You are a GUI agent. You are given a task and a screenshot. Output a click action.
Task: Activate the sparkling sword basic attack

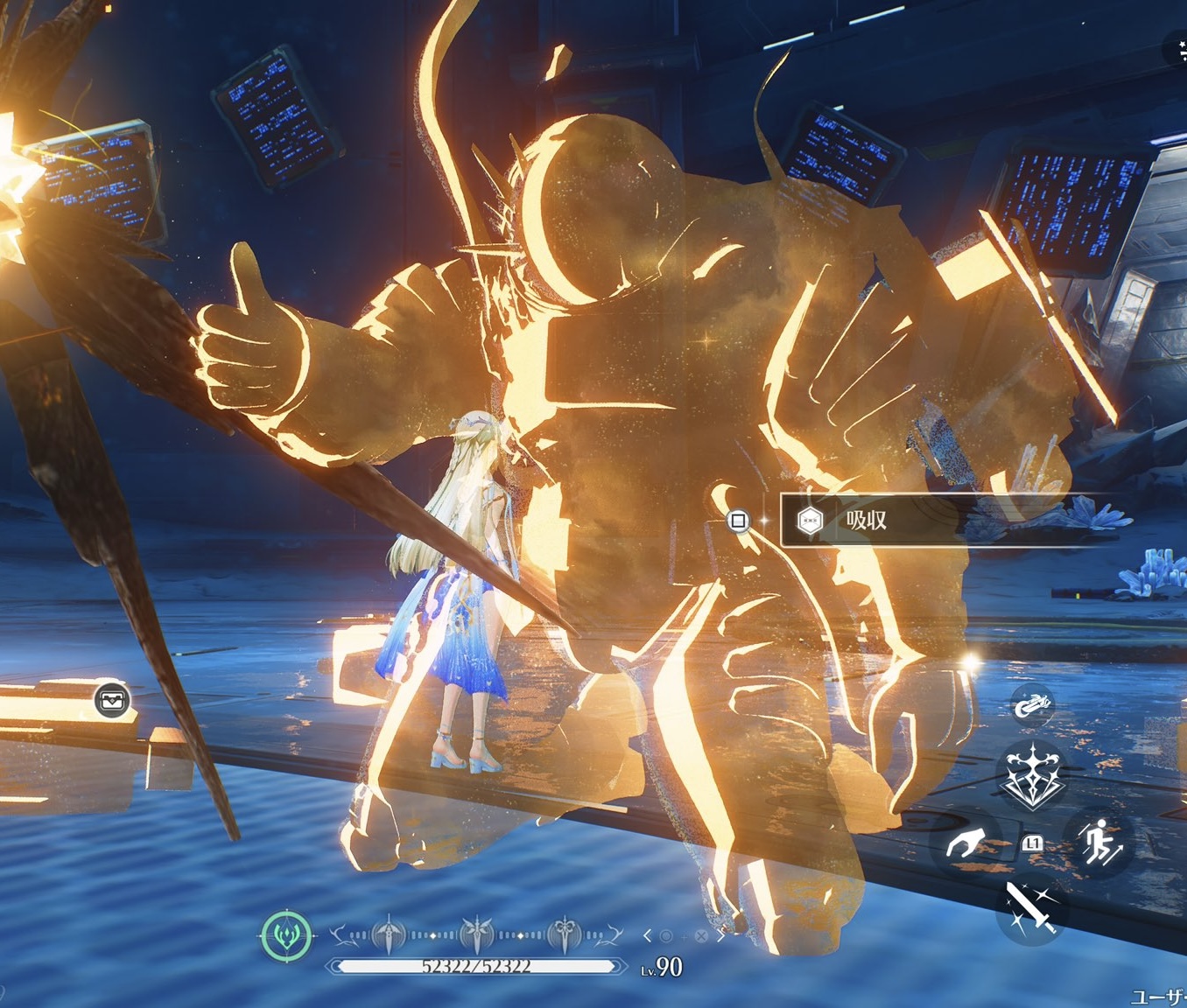(1031, 907)
